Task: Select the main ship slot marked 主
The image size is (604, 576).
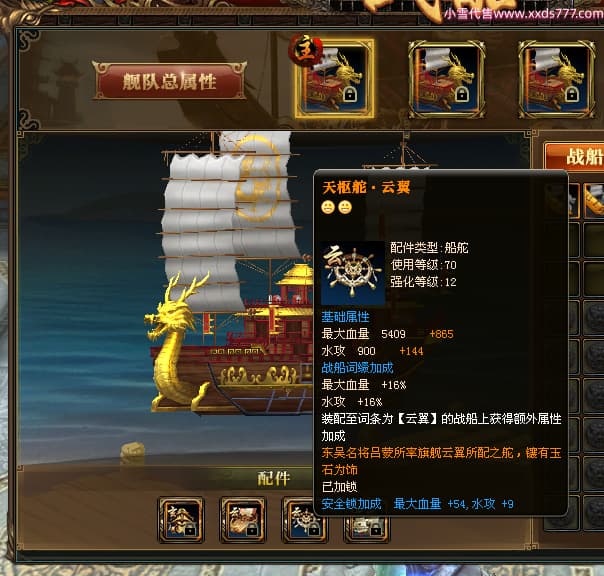Action: [x=335, y=77]
